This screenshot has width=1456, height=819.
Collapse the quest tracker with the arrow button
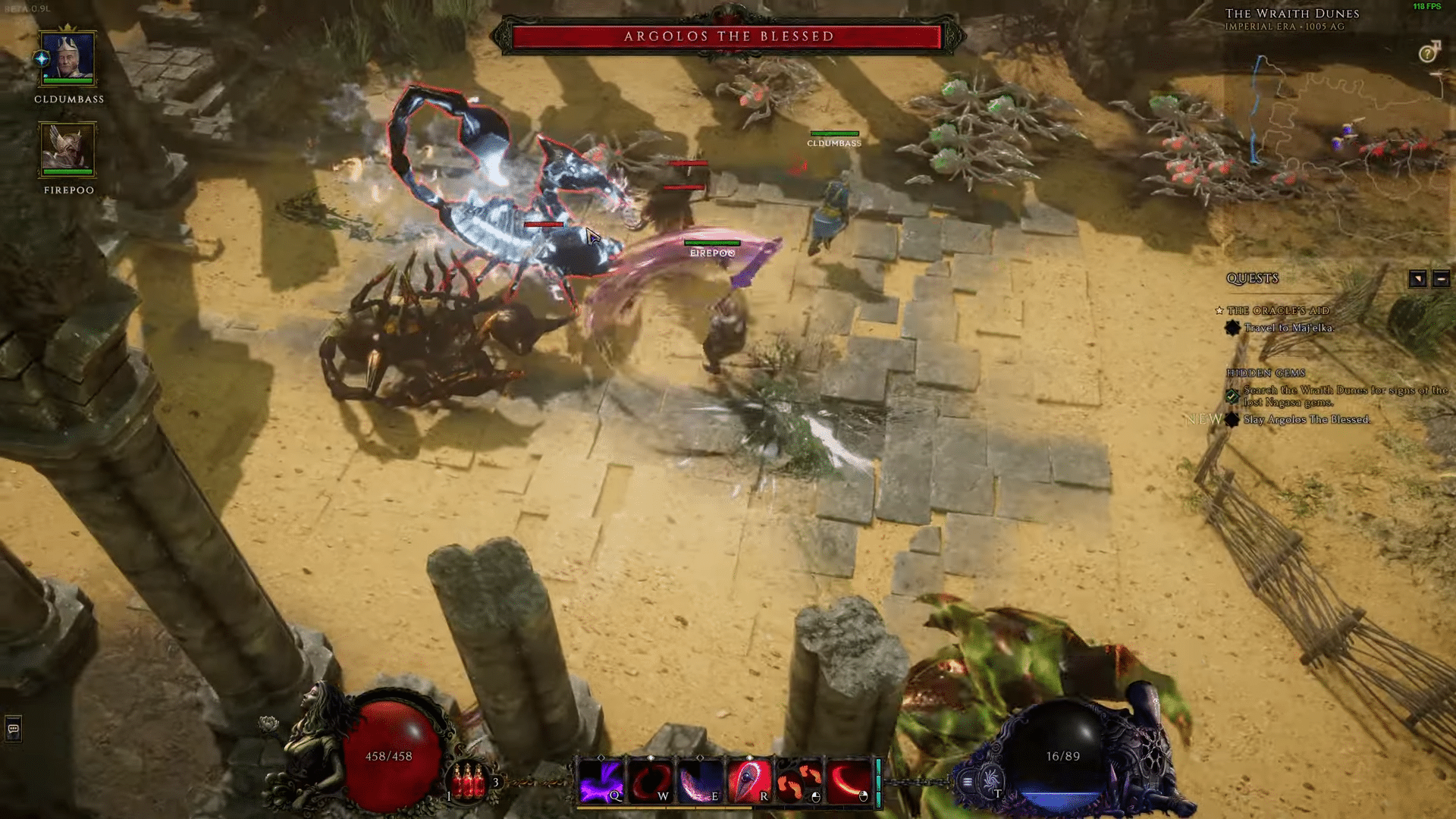point(1418,278)
